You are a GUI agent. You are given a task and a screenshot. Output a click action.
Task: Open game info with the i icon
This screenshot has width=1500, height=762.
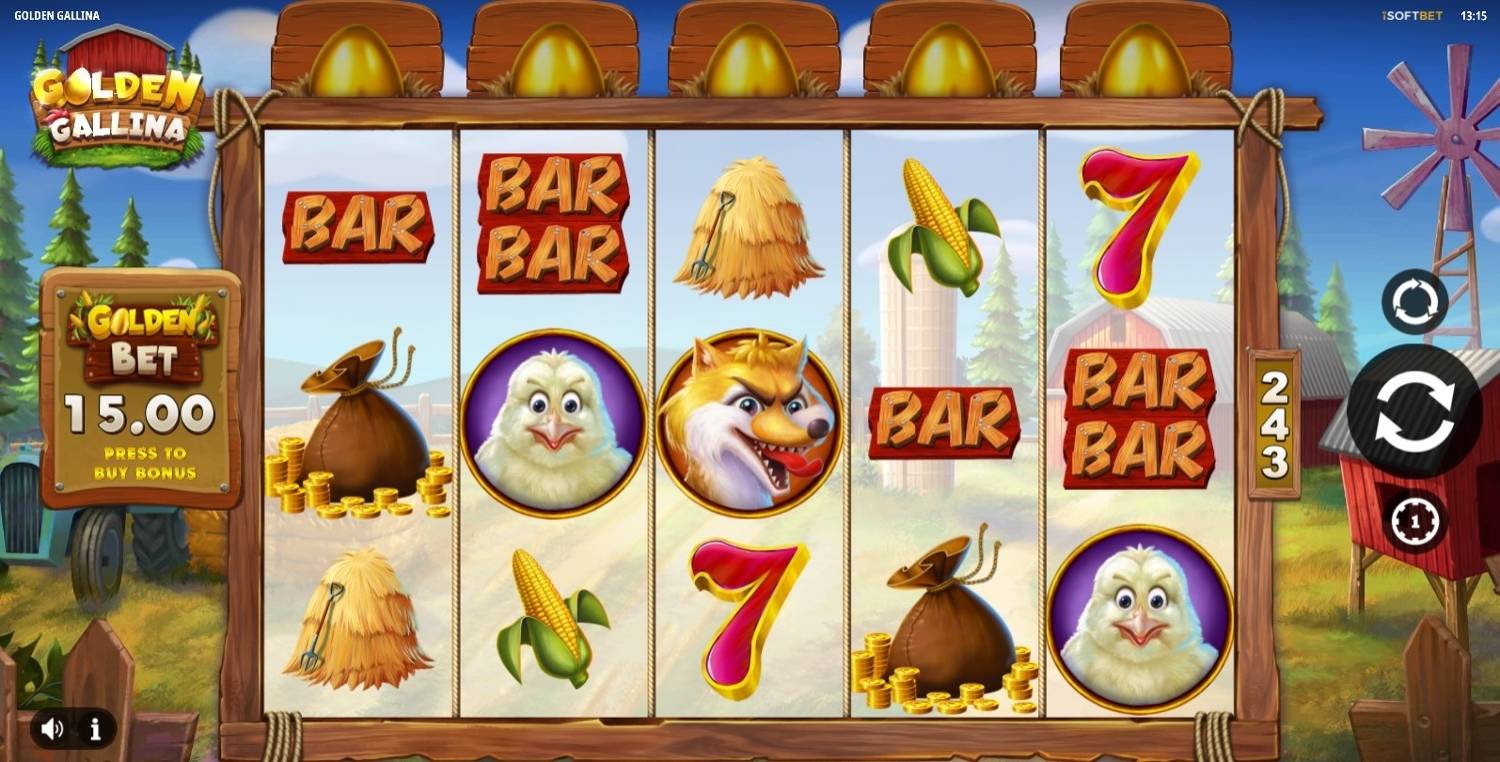click(96, 729)
